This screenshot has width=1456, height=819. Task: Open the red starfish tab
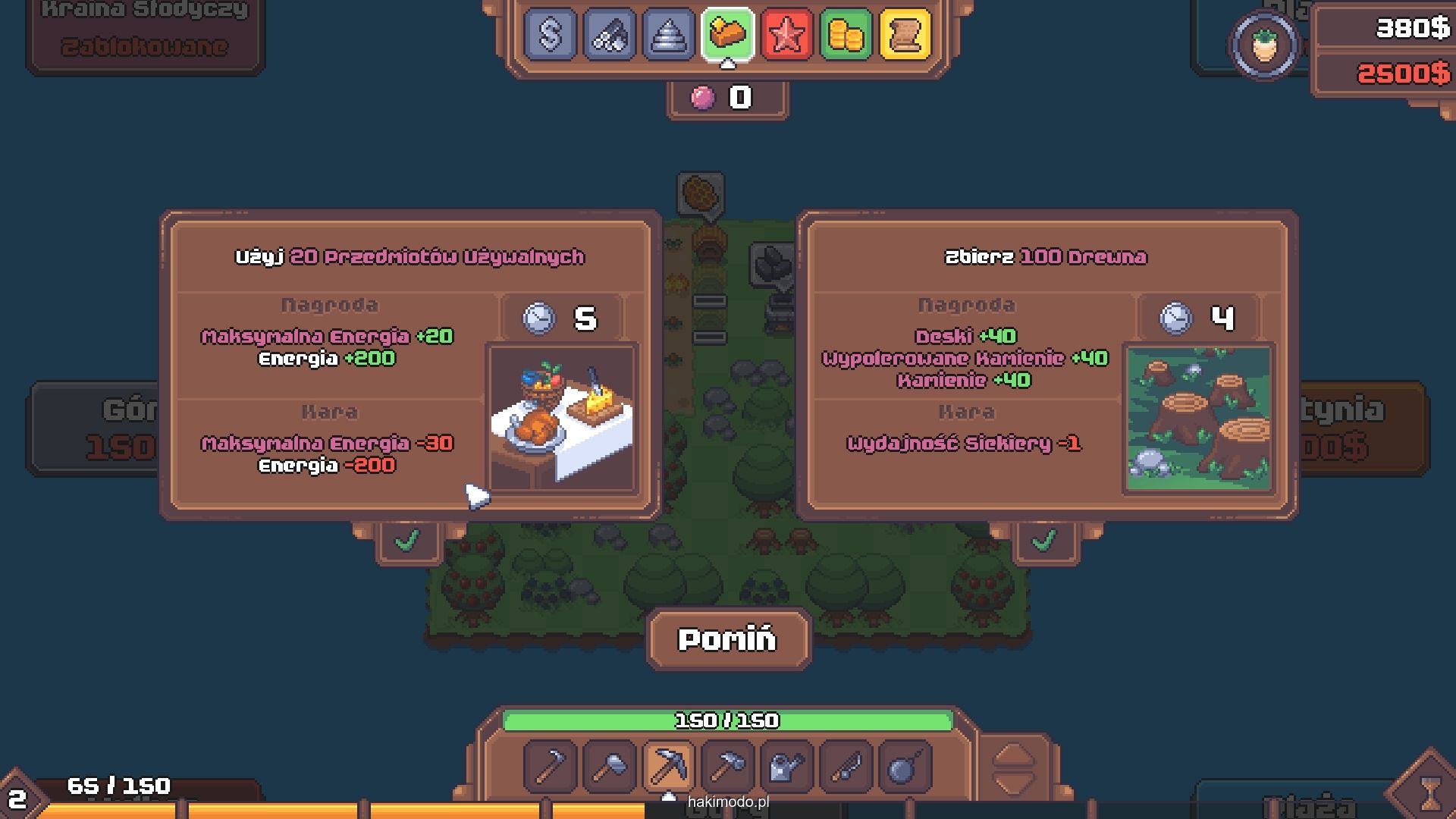[786, 34]
